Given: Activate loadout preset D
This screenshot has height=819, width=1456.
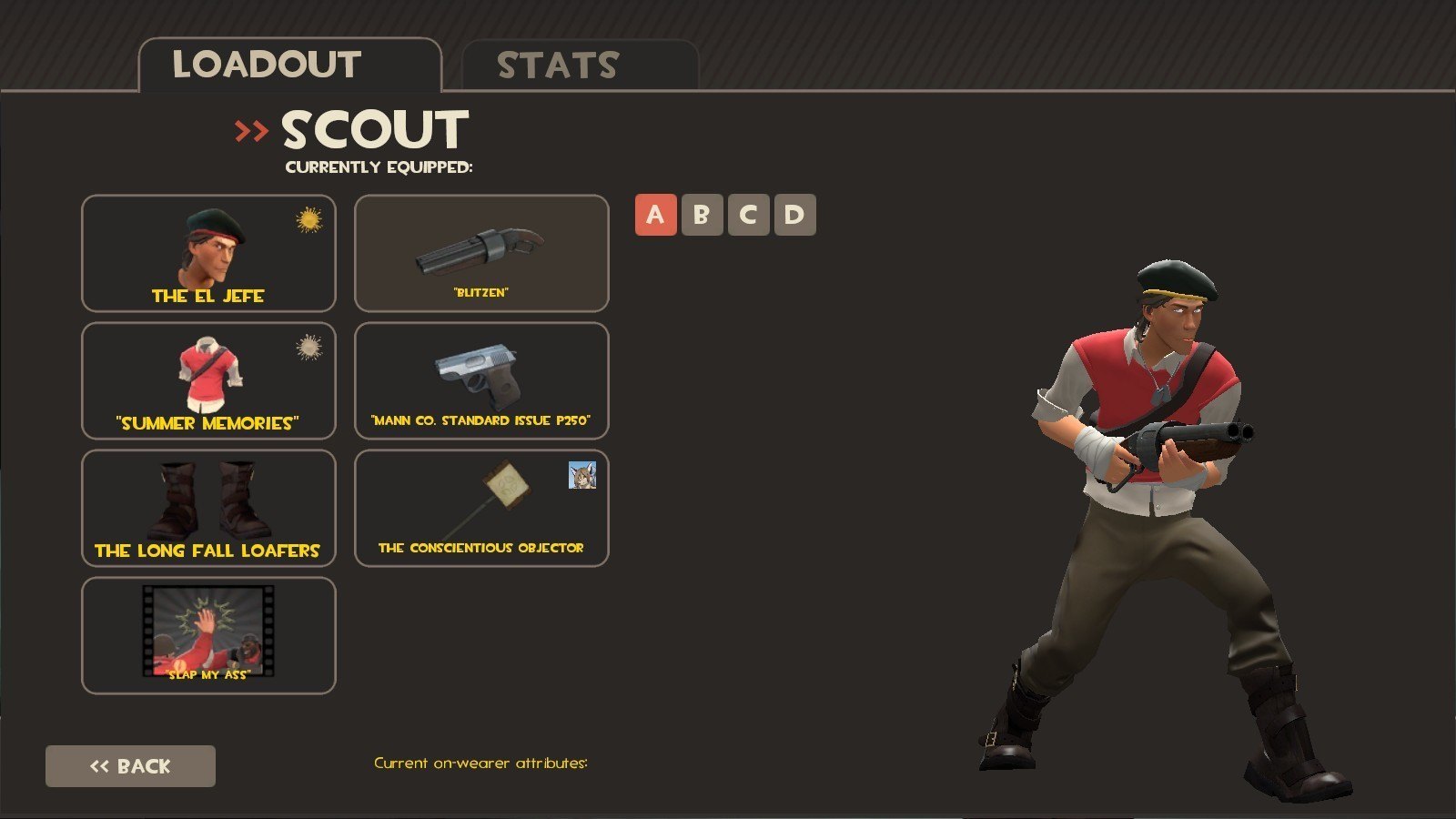Looking at the screenshot, I should (x=794, y=215).
